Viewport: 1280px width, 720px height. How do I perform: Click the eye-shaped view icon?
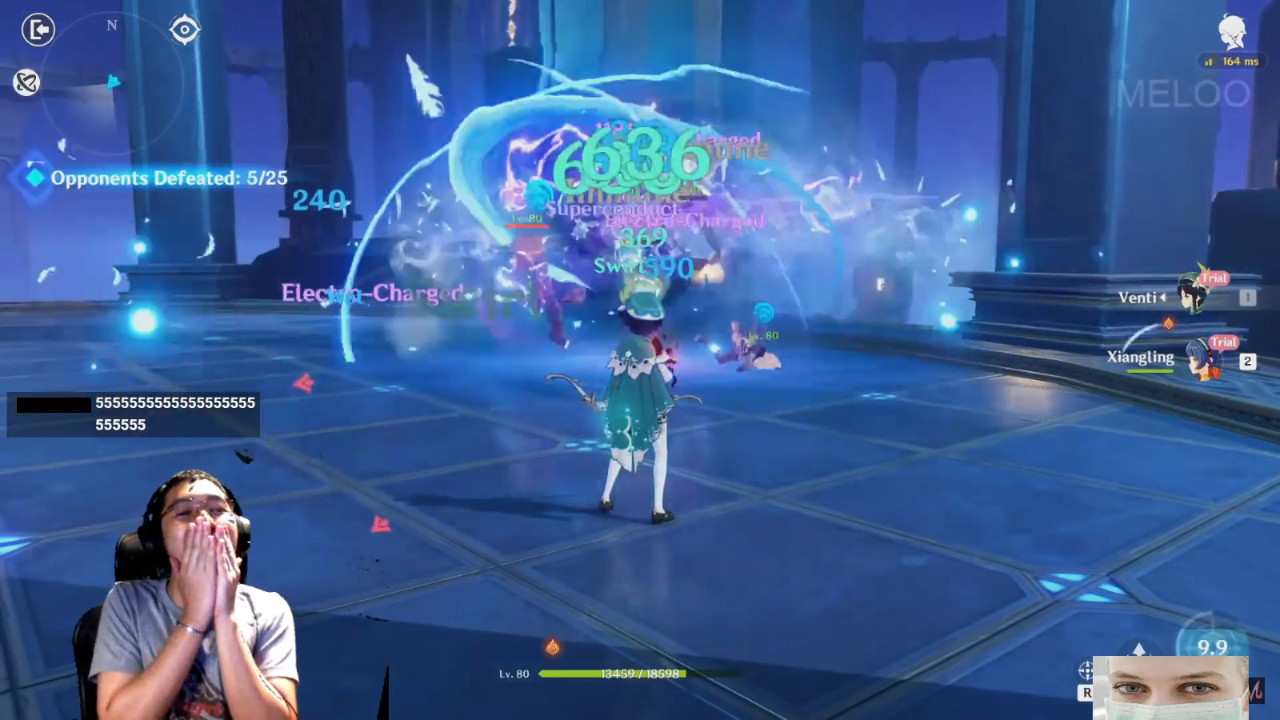[x=185, y=30]
